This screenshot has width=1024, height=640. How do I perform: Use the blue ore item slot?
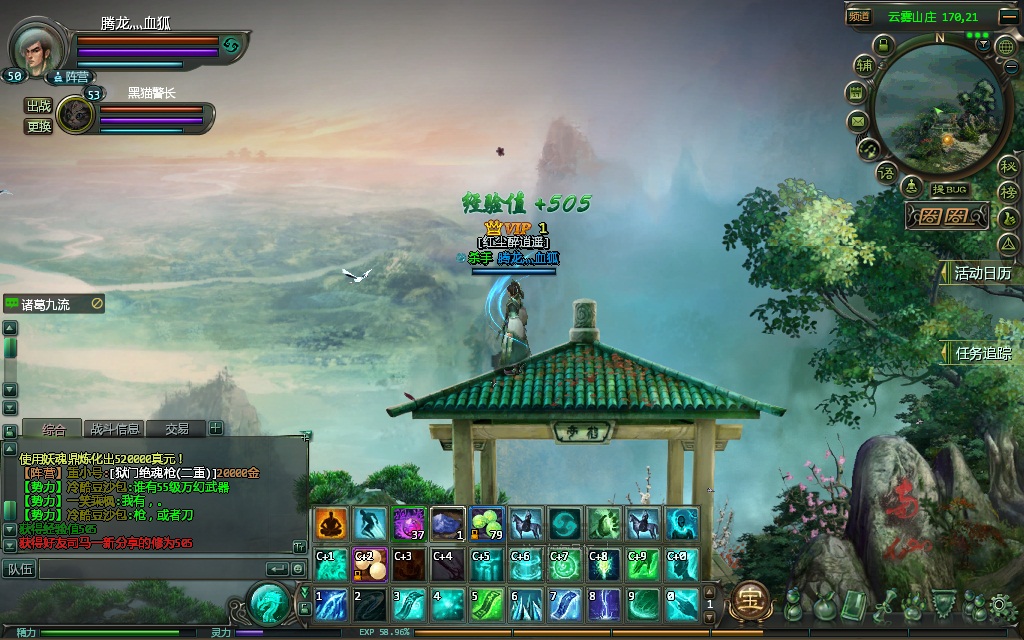[448, 523]
